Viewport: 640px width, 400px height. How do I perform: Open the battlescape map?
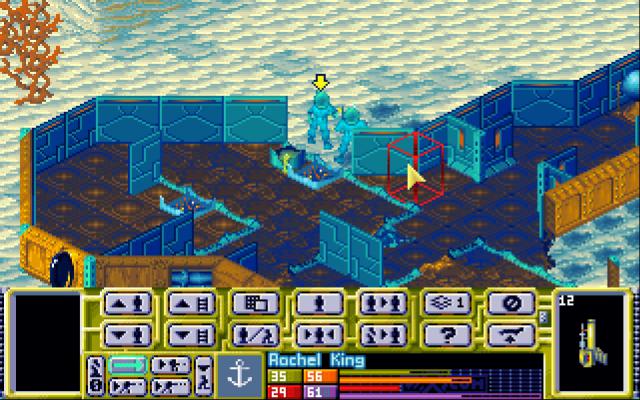point(252,304)
